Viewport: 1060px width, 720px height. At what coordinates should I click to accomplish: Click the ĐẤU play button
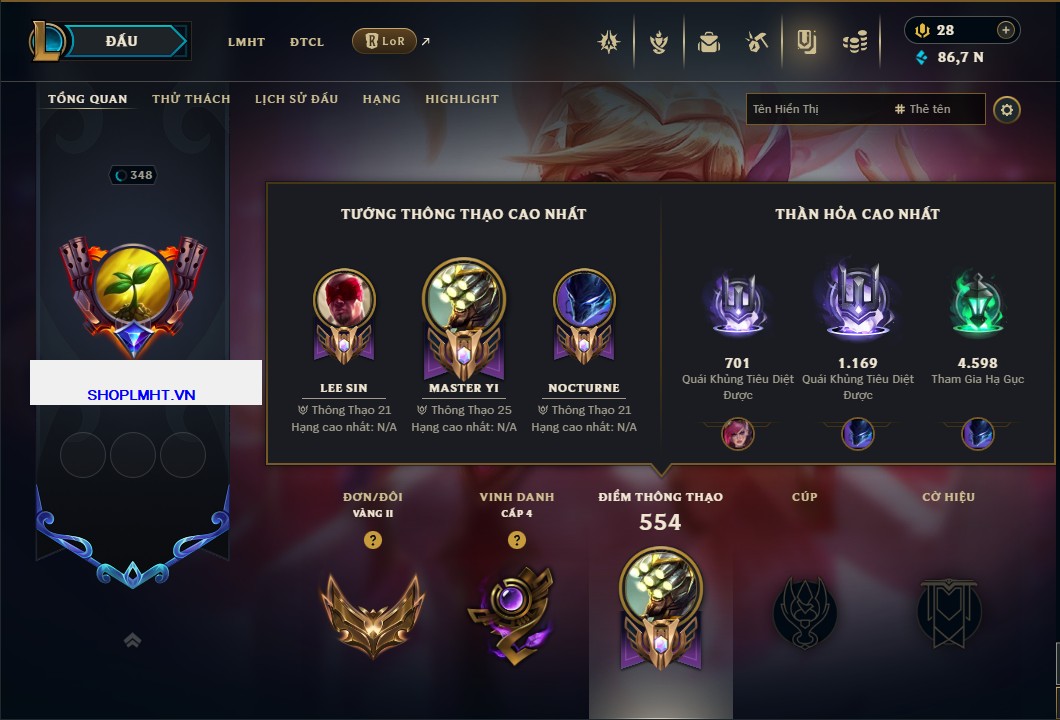pyautogui.click(x=120, y=41)
